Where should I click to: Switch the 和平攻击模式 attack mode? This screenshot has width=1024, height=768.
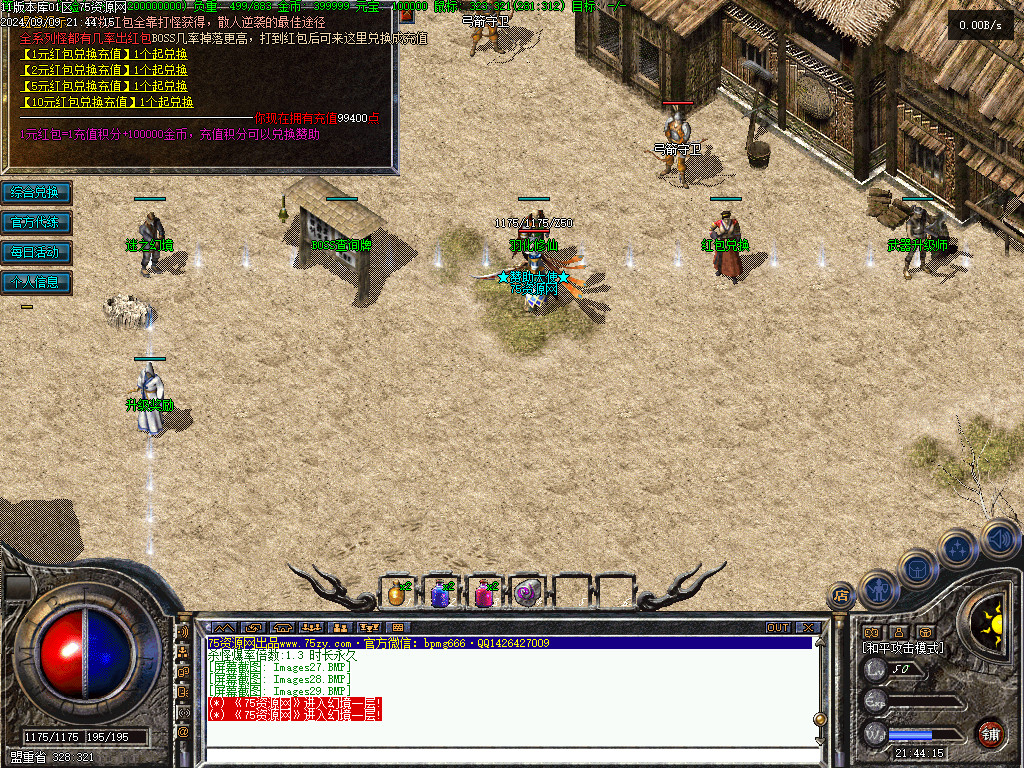pyautogui.click(x=903, y=648)
